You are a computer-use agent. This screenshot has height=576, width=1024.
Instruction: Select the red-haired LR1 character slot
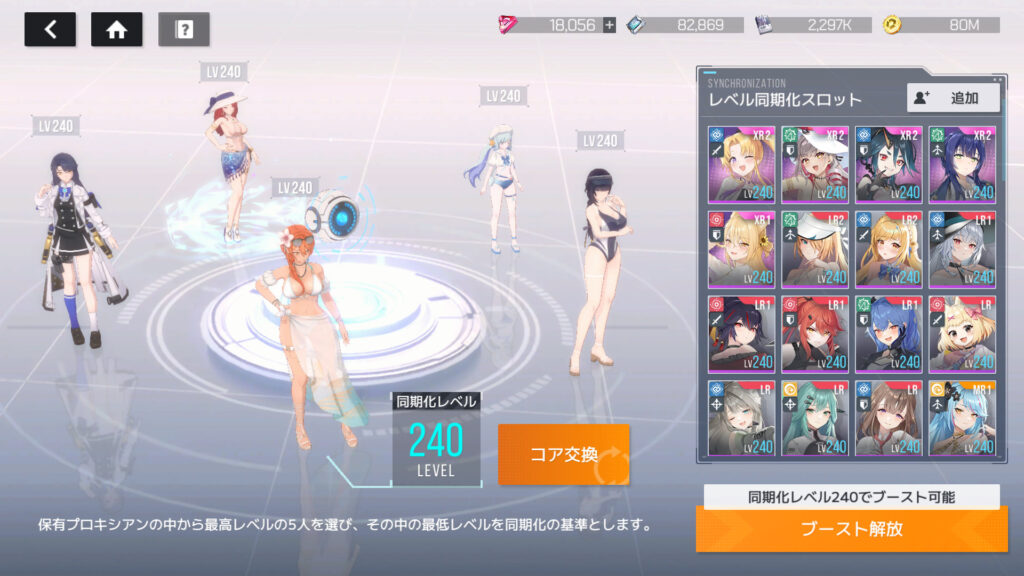point(815,332)
